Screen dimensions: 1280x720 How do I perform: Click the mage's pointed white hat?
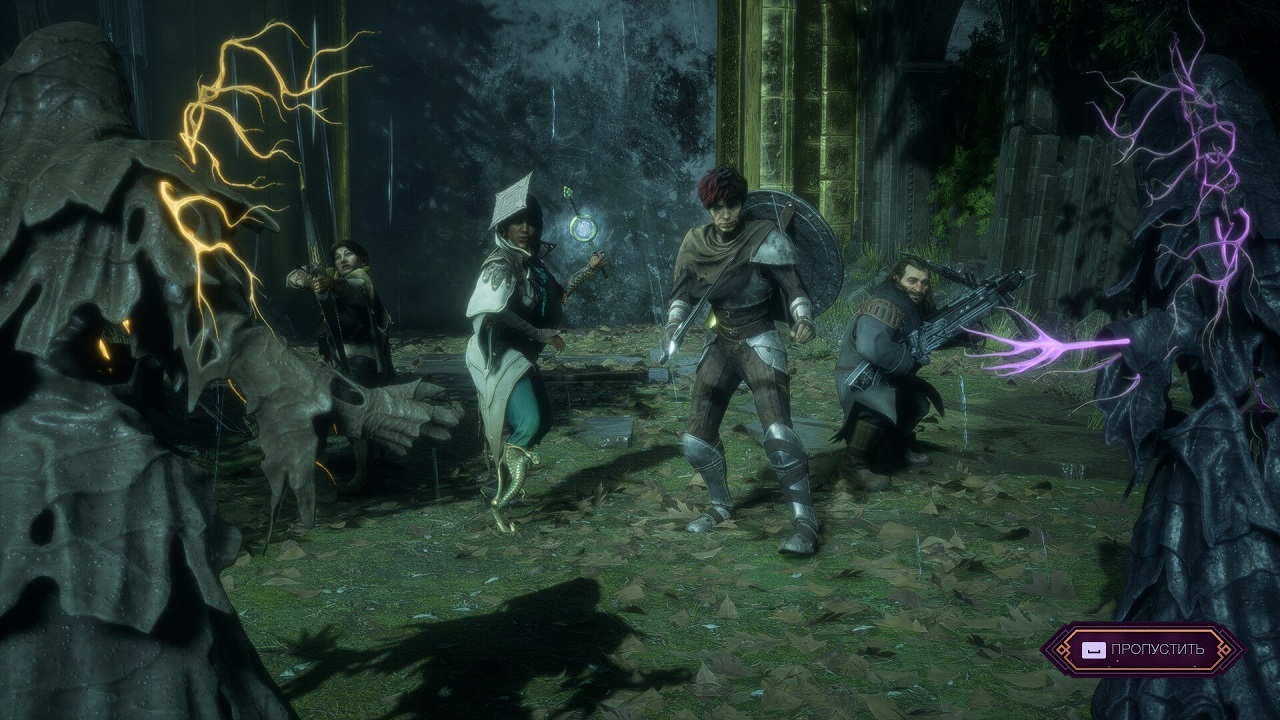pos(513,200)
